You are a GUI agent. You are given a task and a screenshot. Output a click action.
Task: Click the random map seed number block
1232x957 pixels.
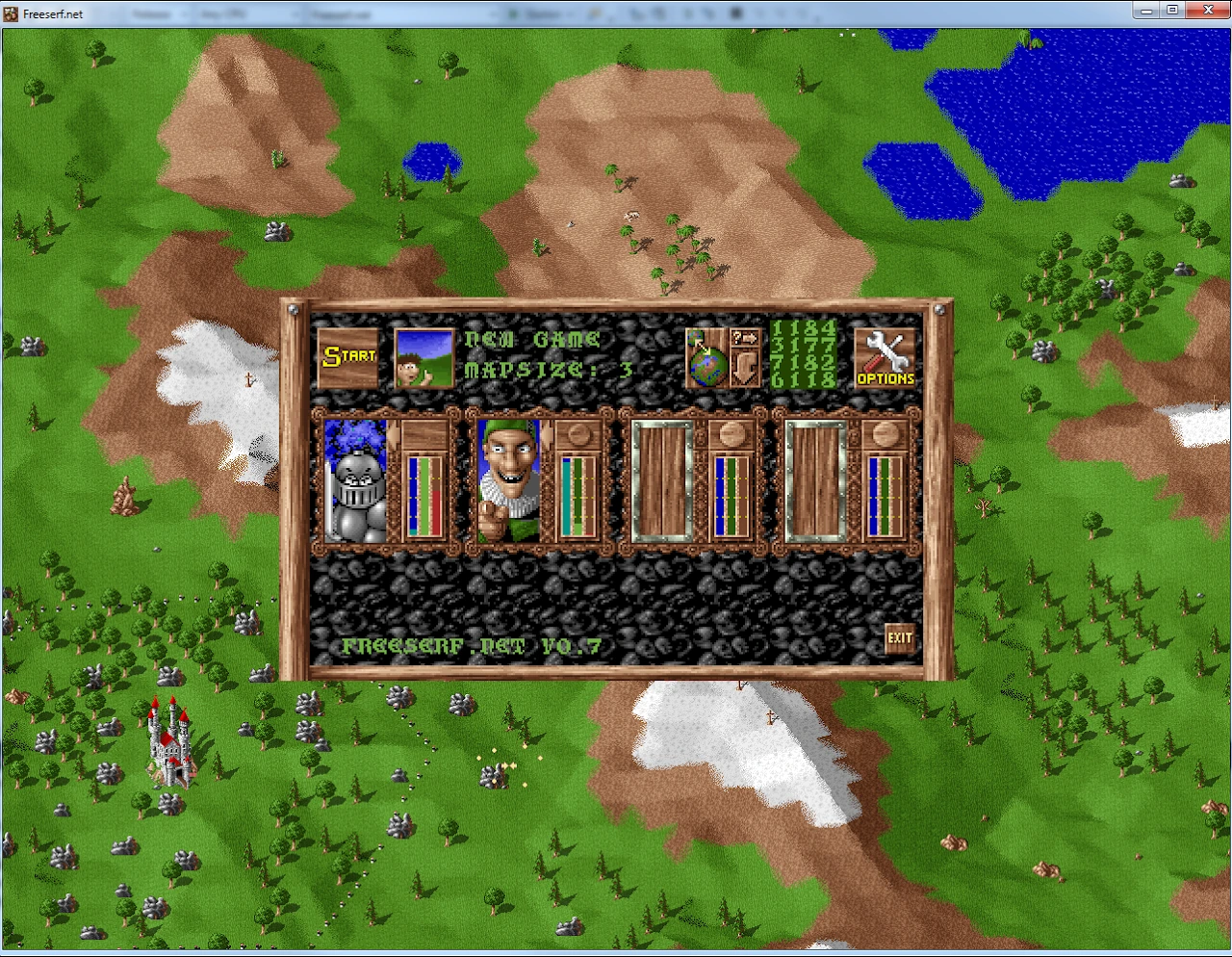coord(803,355)
